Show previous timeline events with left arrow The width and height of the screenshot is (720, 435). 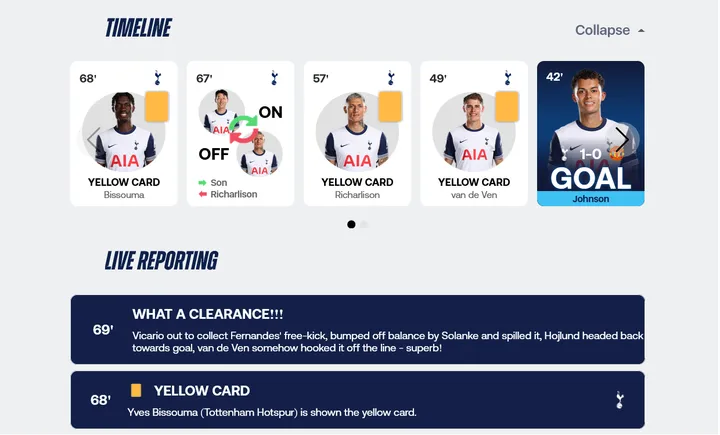pos(93,139)
